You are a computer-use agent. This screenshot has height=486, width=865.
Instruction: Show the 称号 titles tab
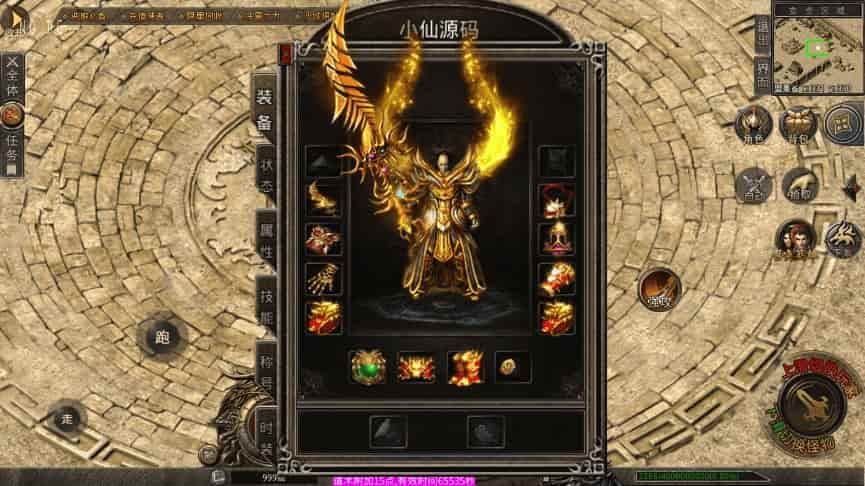pyautogui.click(x=265, y=367)
